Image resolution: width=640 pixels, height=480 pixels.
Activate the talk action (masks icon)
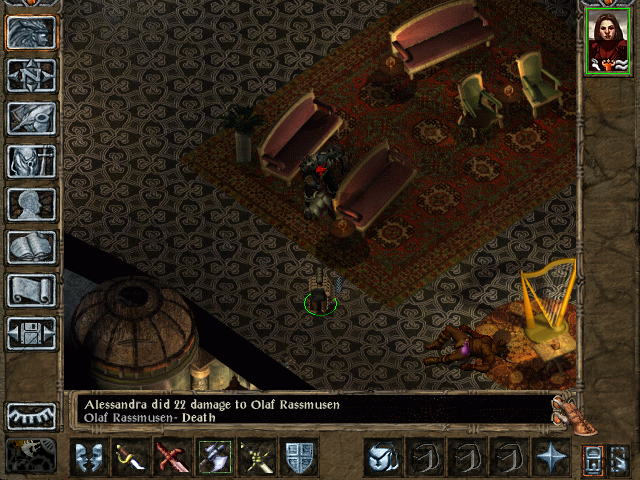89,457
